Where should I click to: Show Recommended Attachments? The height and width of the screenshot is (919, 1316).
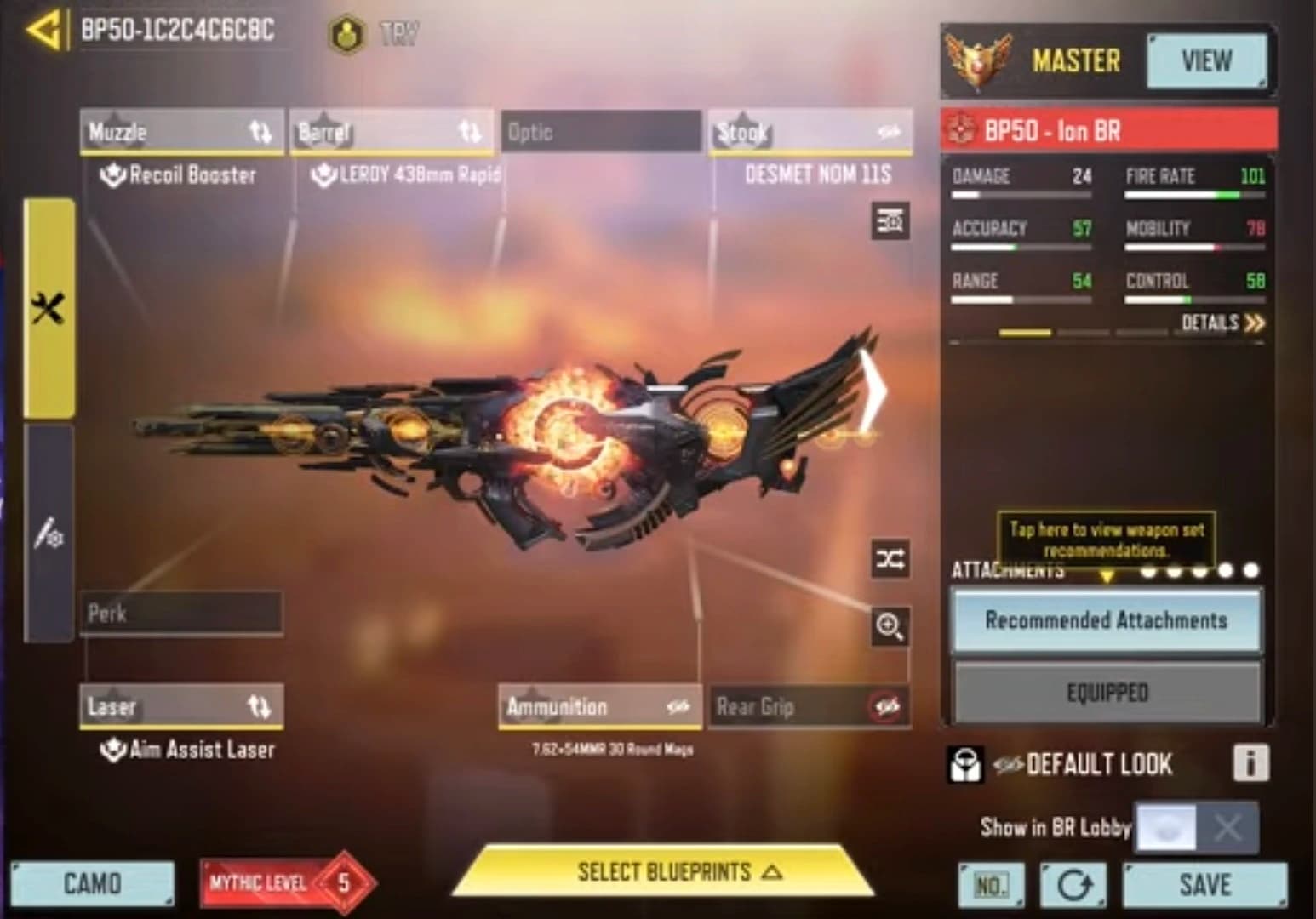point(1106,620)
